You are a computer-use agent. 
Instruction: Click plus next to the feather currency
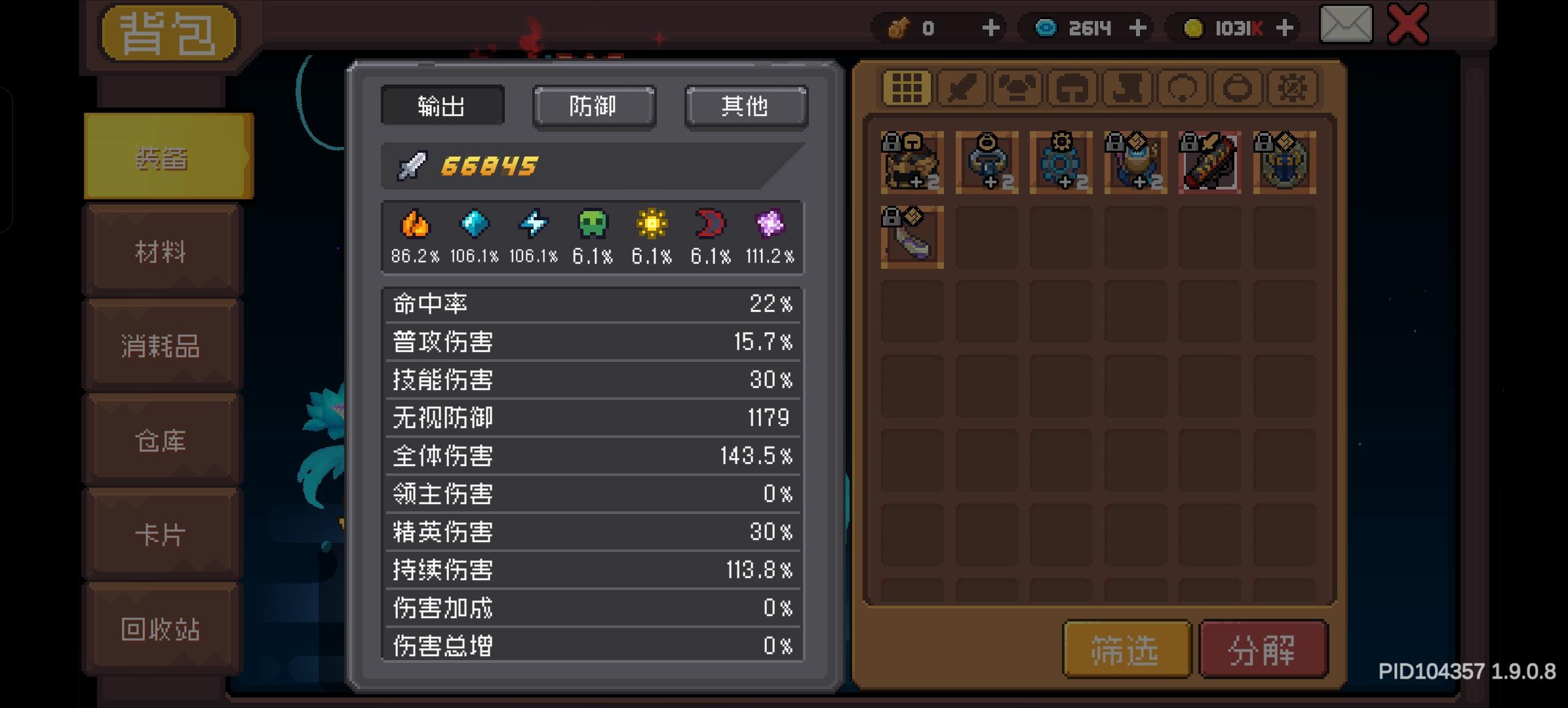tap(990, 28)
